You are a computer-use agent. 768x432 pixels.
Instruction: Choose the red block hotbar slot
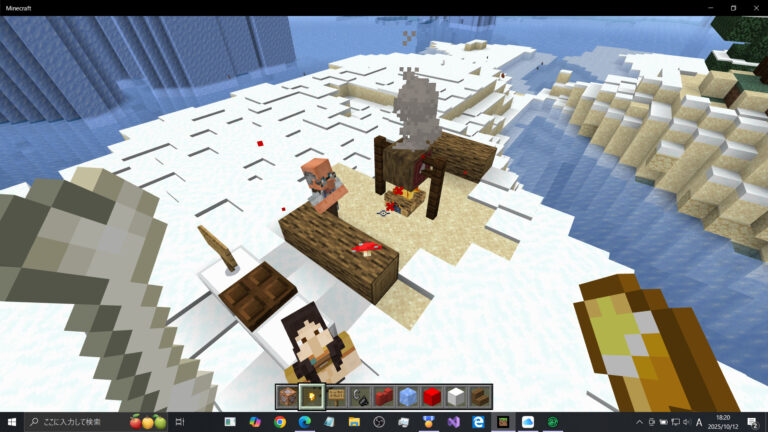(432, 397)
